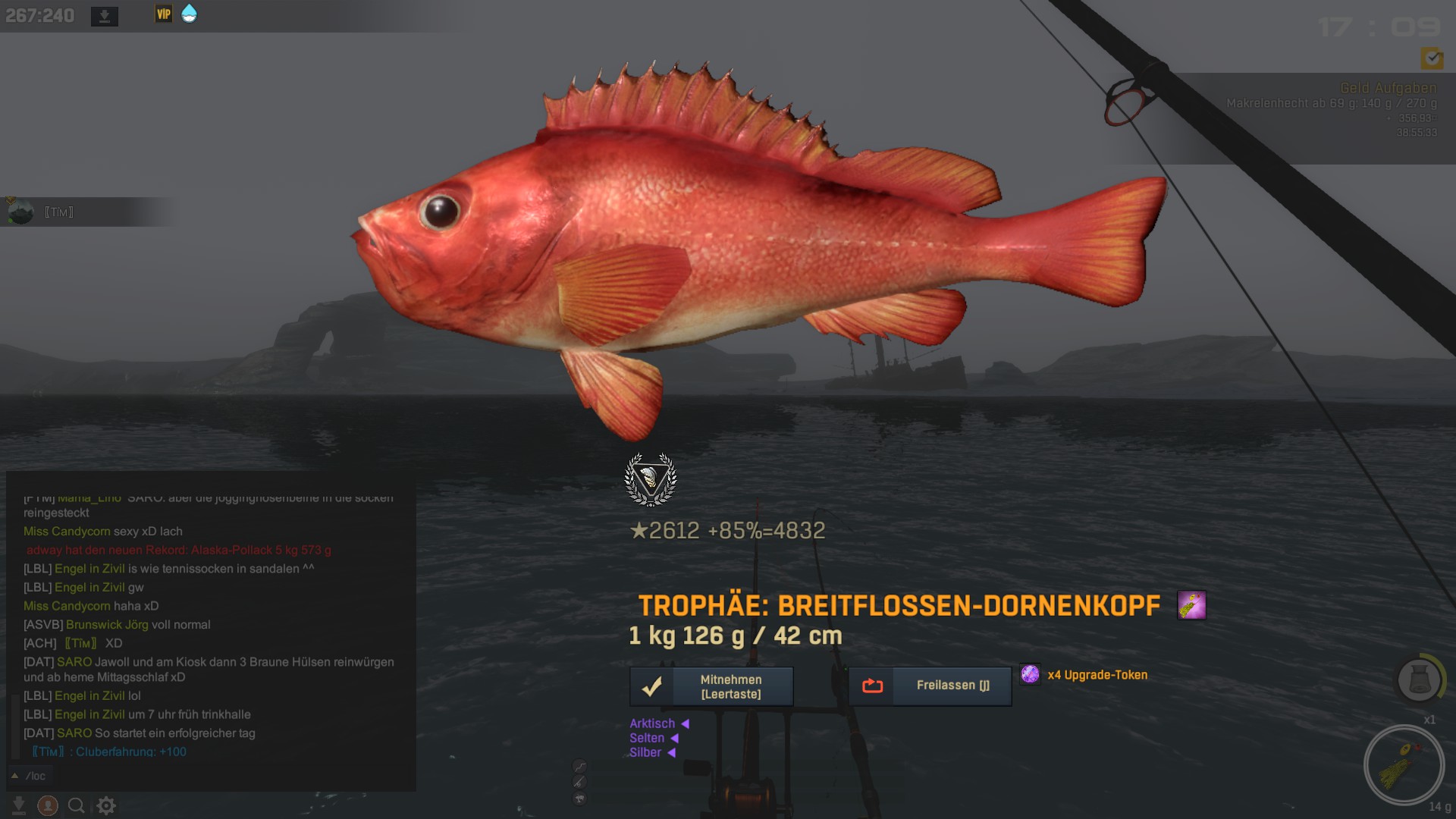The height and width of the screenshot is (819, 1456).
Task: Open the magnifying glass search in chat bar
Action: tap(76, 805)
